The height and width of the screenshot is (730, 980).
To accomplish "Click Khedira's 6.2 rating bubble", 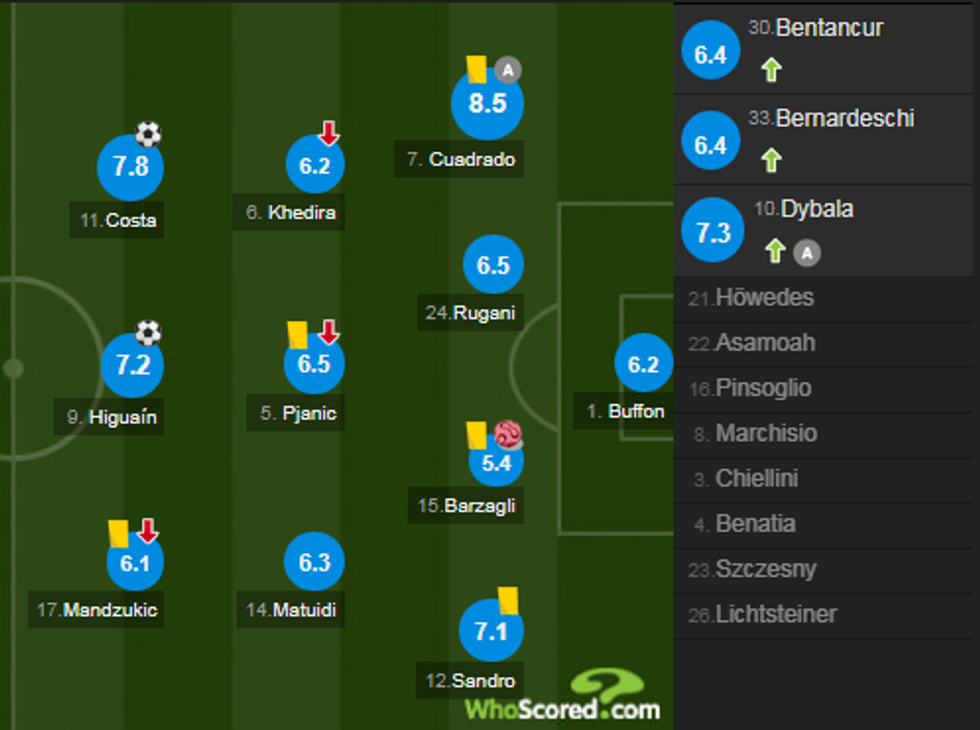I will (x=314, y=166).
